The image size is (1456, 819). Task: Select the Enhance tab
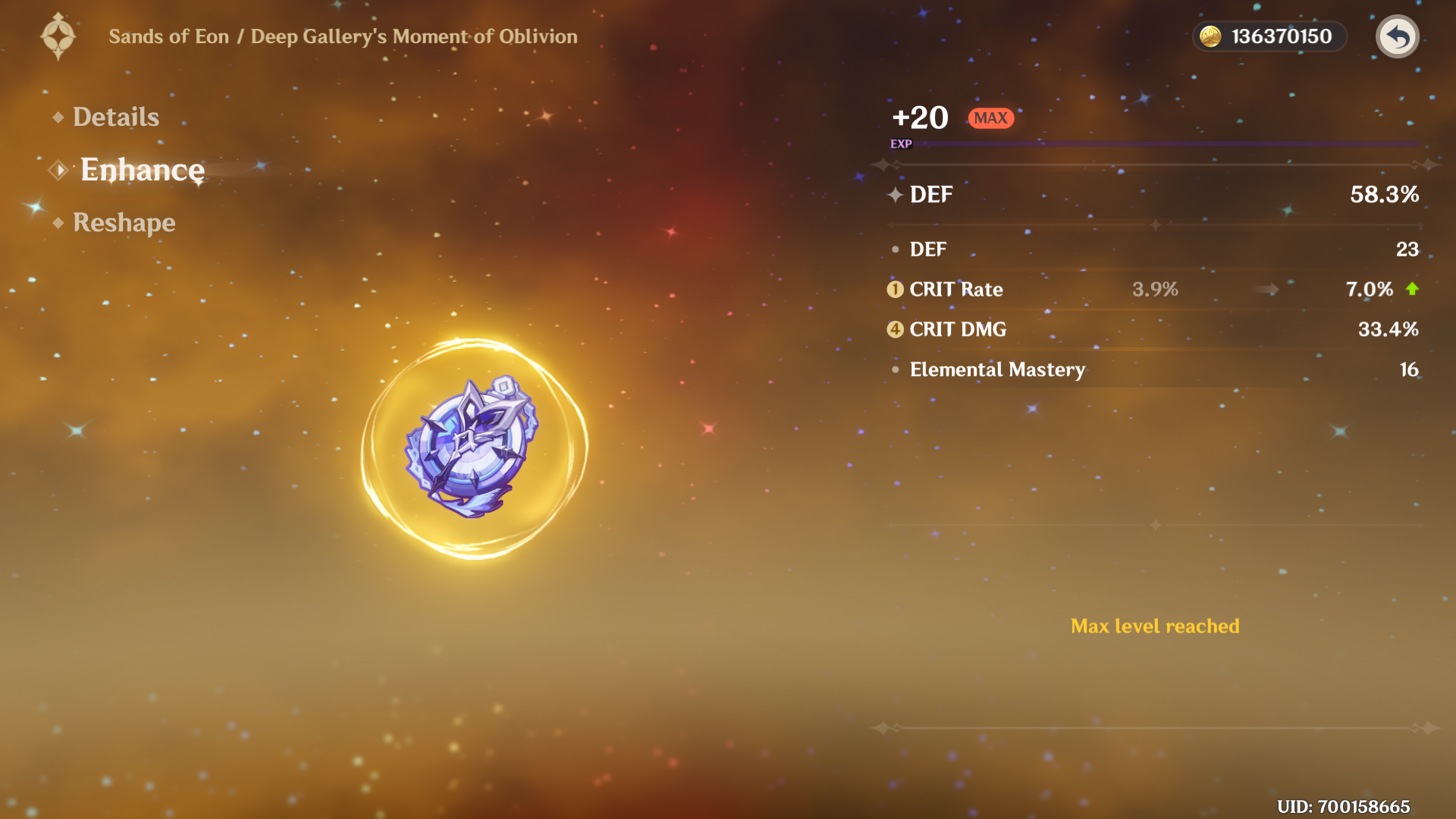tap(142, 170)
